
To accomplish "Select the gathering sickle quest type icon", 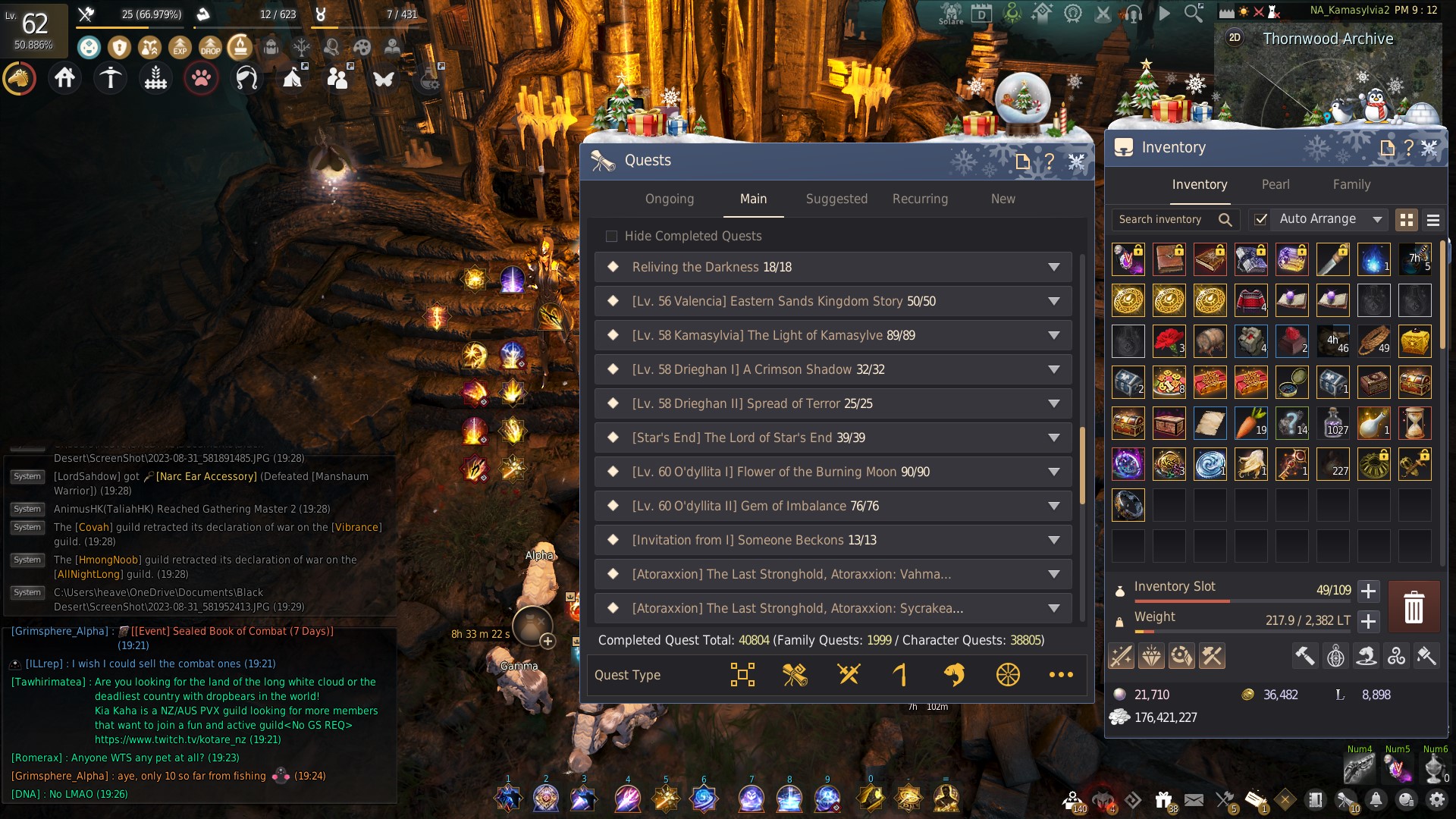I will (x=901, y=674).
